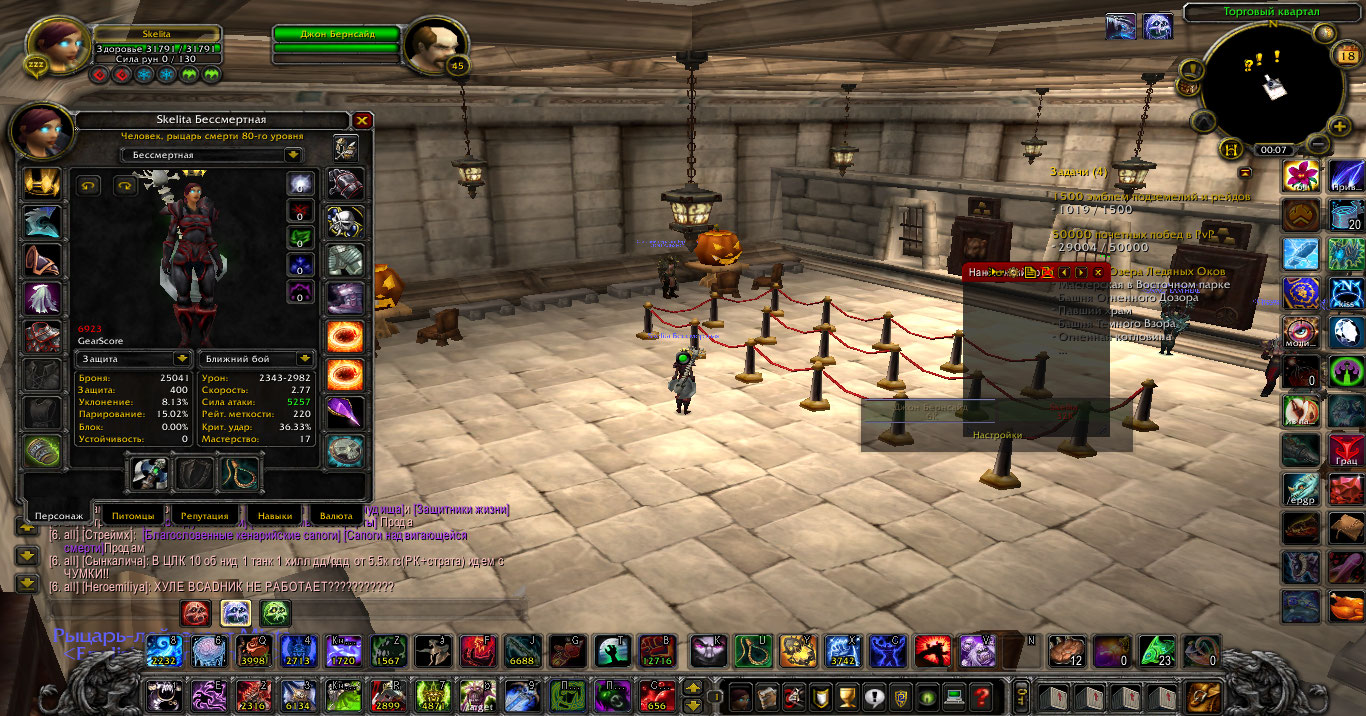
Task: Open the Бессмертная title dropdown
Action: coord(292,155)
